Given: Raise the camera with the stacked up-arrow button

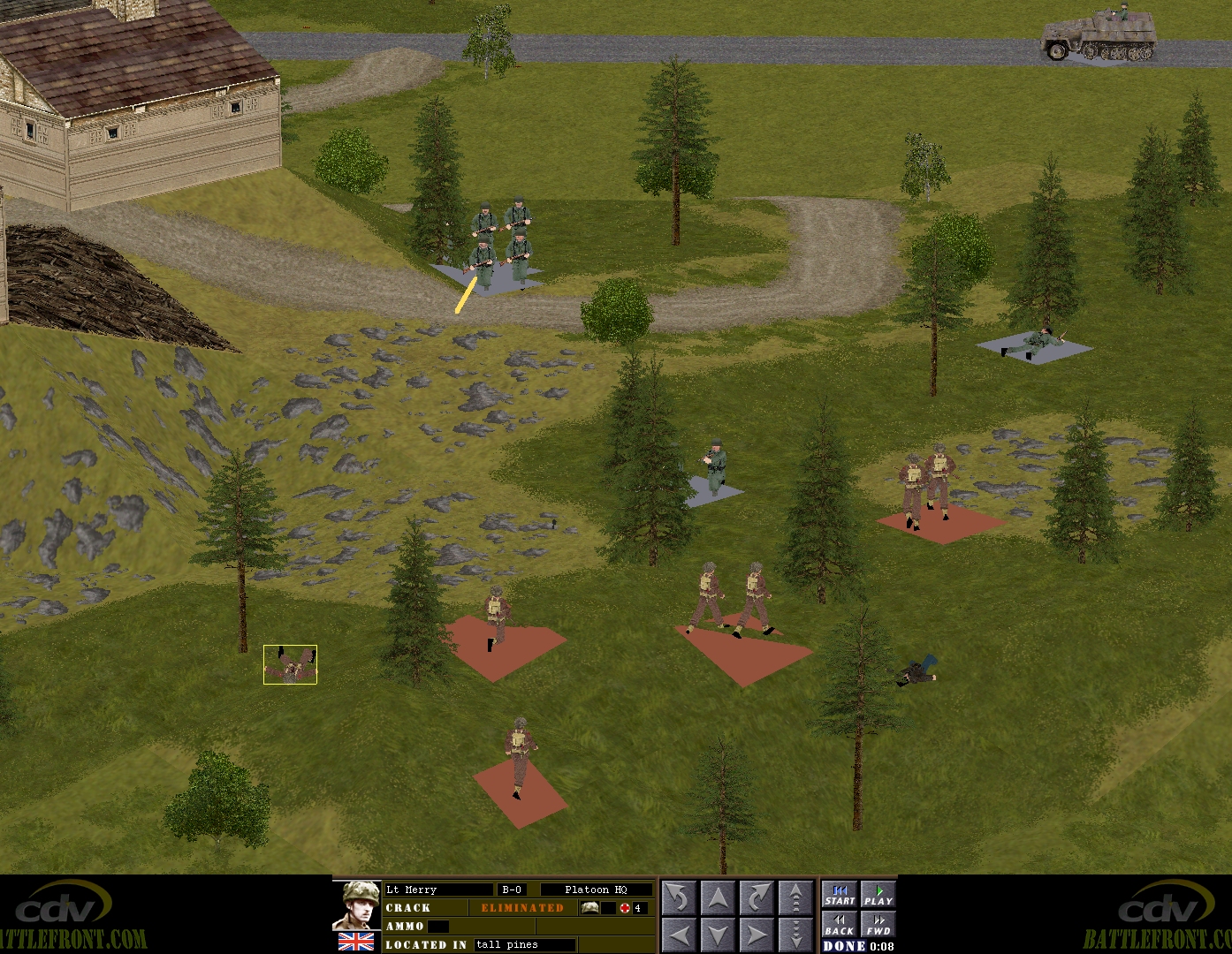Looking at the screenshot, I should point(795,898).
